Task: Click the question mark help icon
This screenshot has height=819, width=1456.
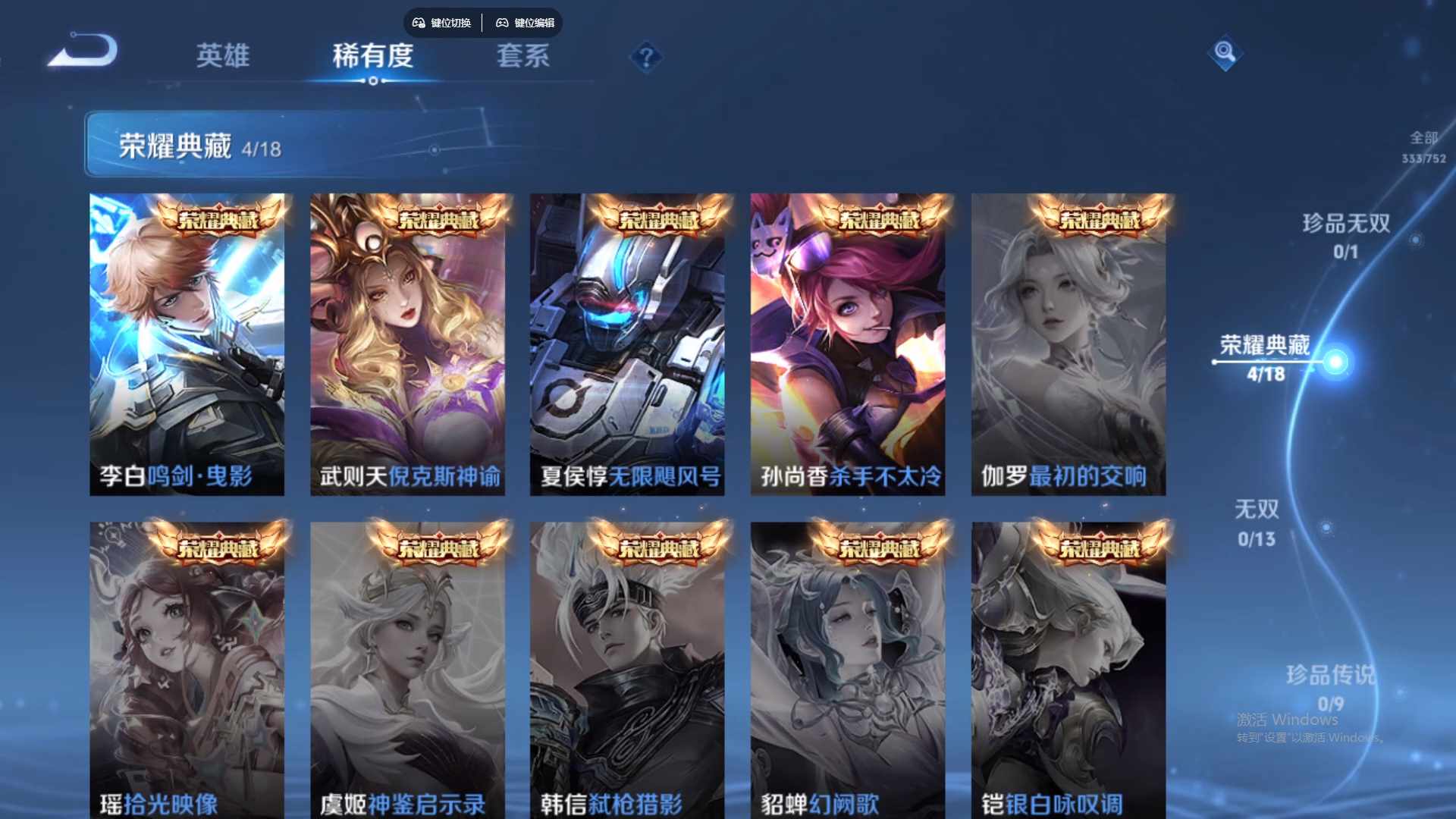Action: click(x=645, y=56)
